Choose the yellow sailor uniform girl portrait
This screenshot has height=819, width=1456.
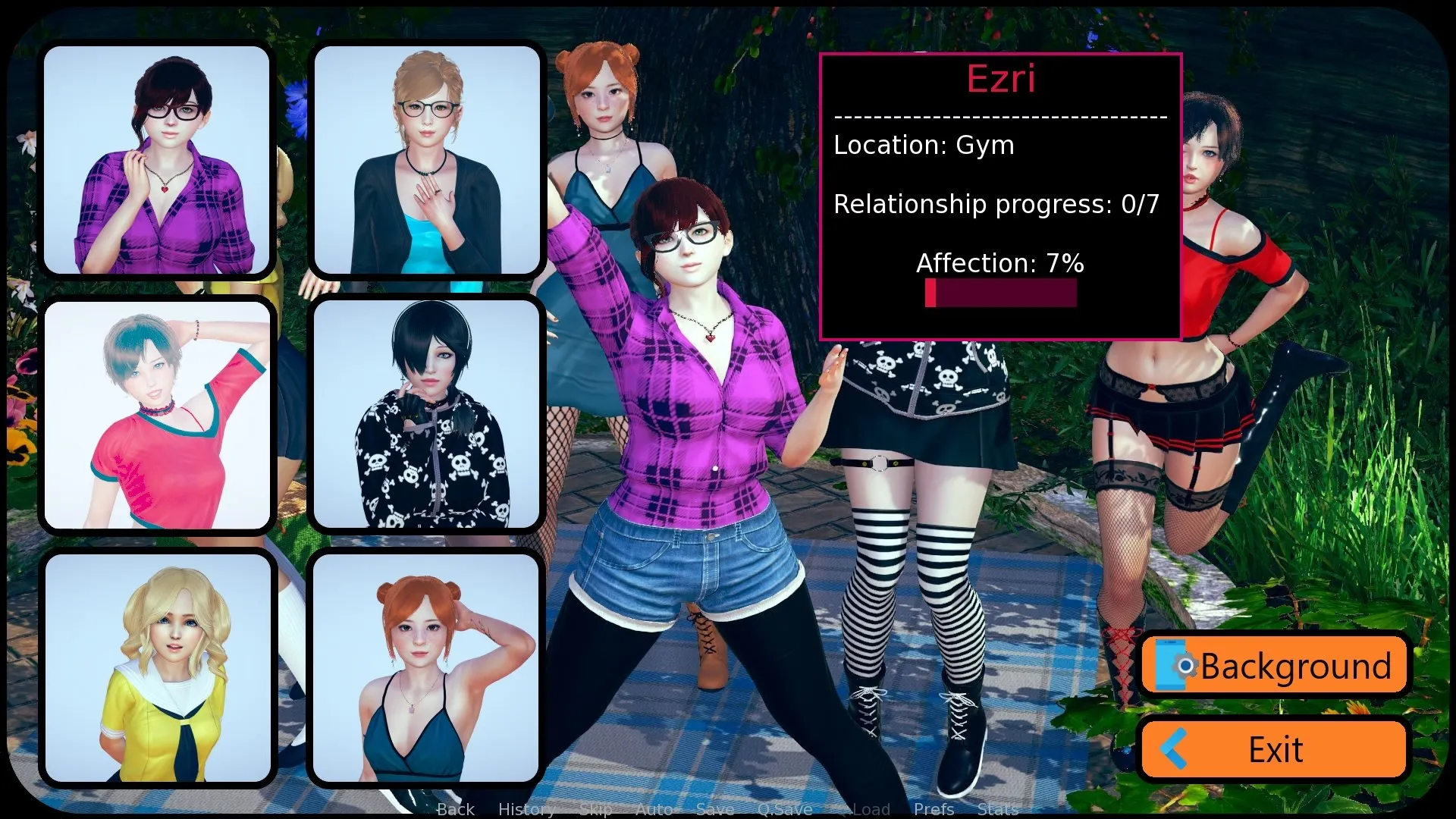pos(157,669)
